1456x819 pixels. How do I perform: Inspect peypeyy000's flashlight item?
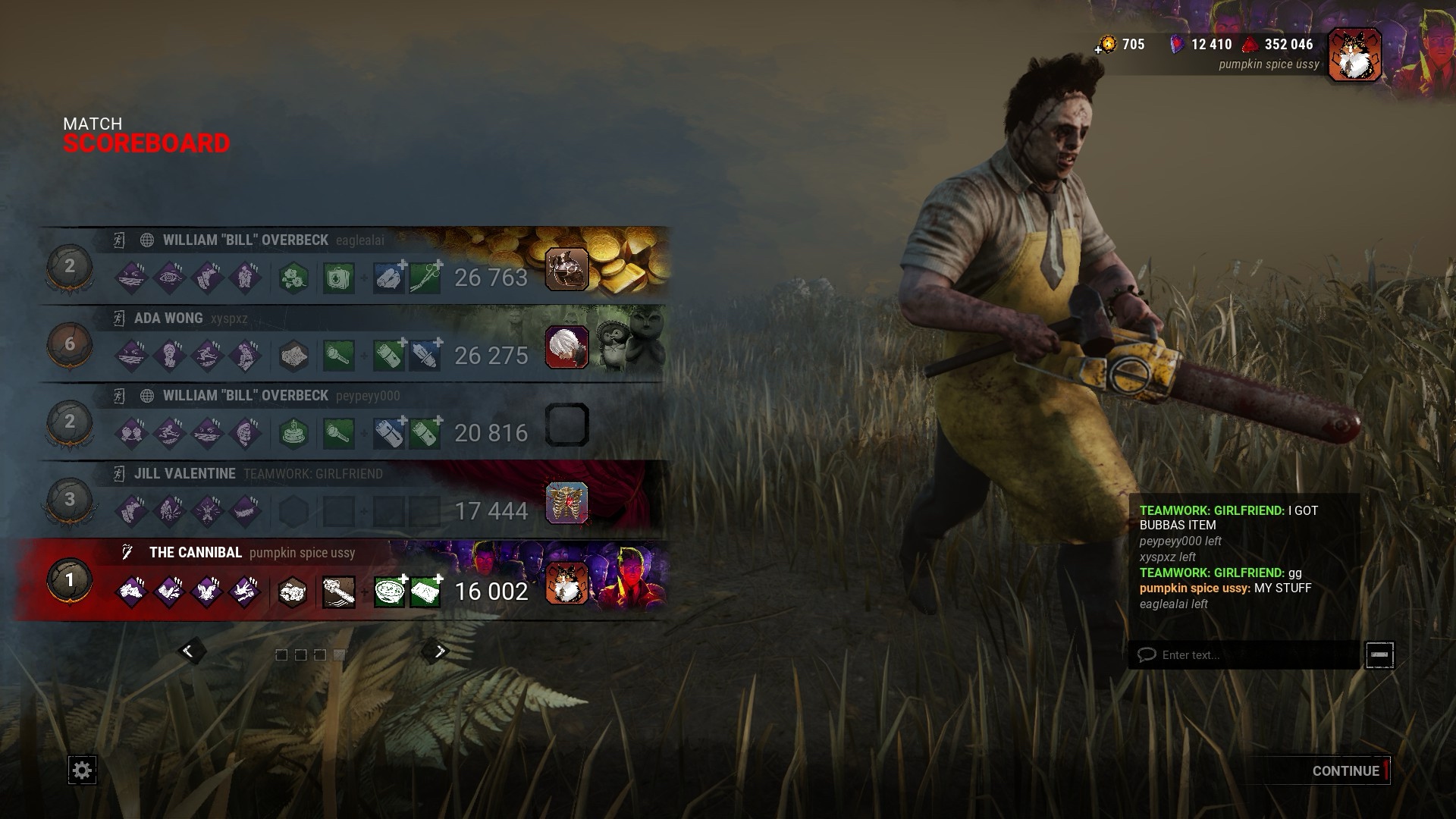point(338,434)
